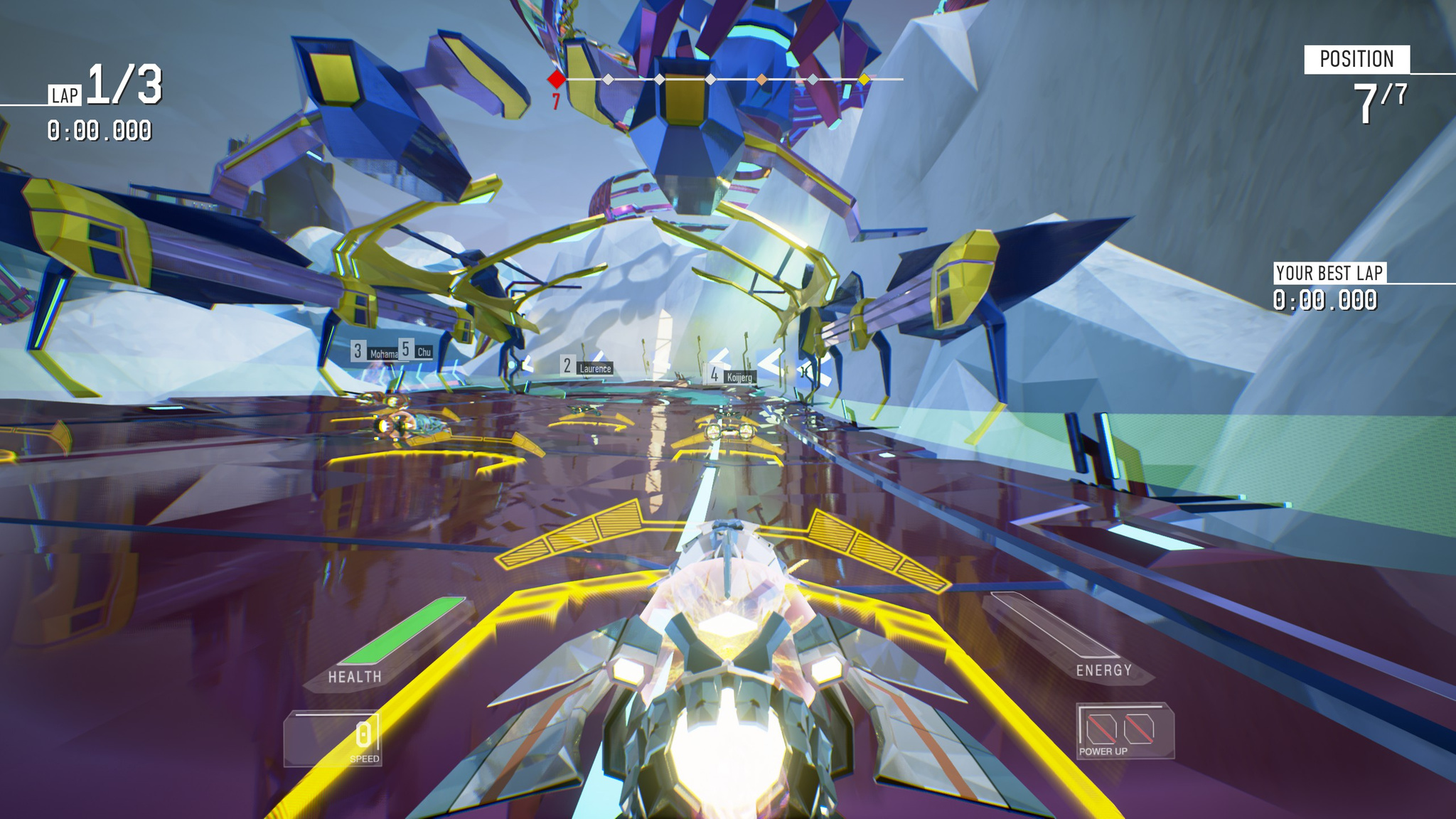Click the orange diamond race marker

click(761, 80)
